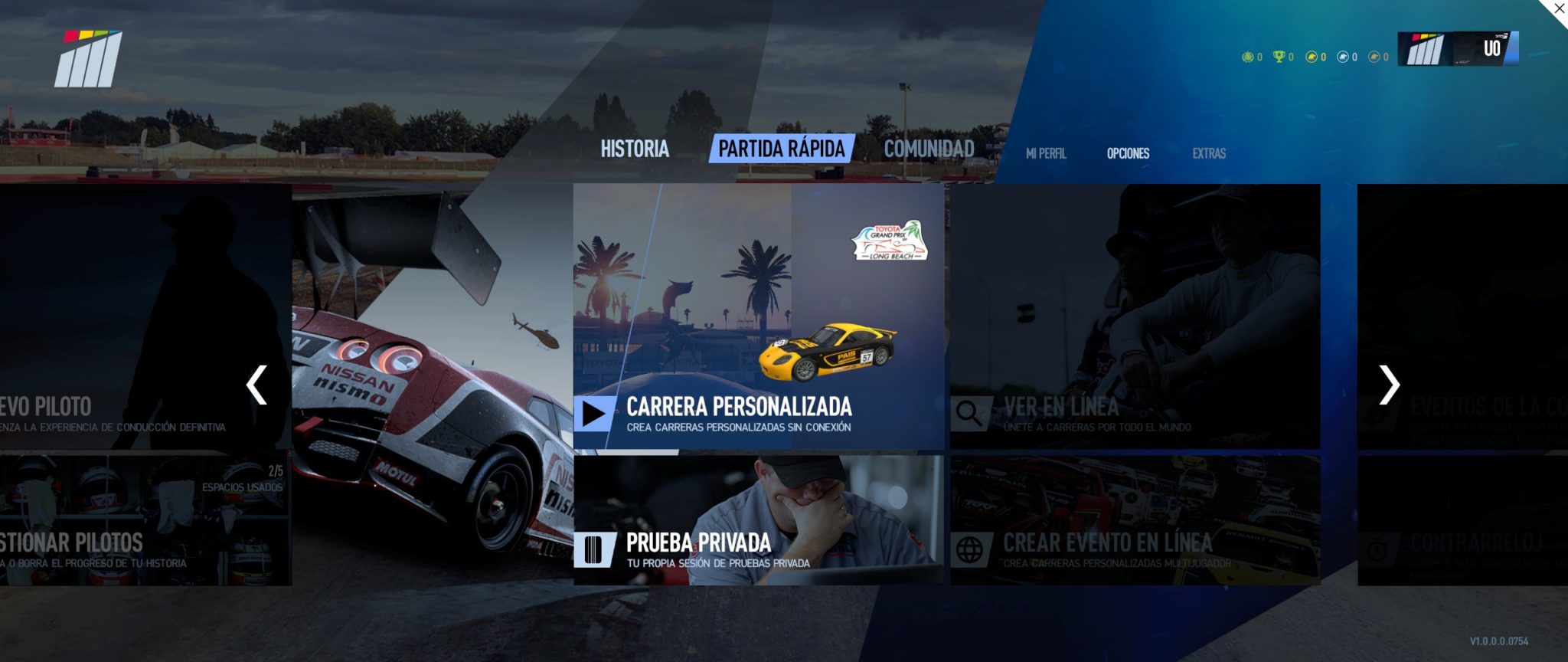Open the Comunidad tab

click(x=929, y=149)
